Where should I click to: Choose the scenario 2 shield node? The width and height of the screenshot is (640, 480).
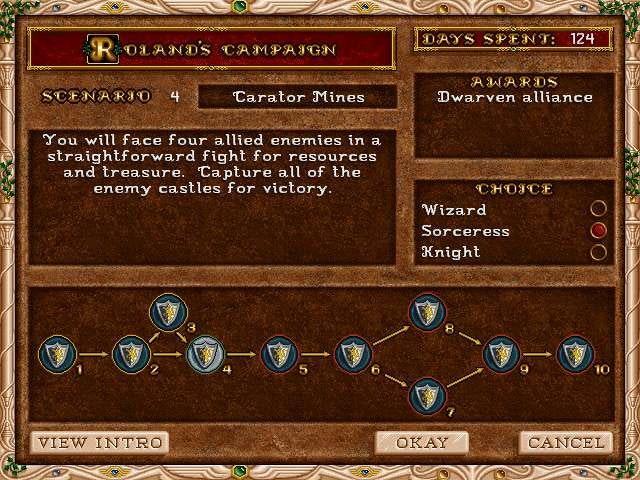coord(131,353)
